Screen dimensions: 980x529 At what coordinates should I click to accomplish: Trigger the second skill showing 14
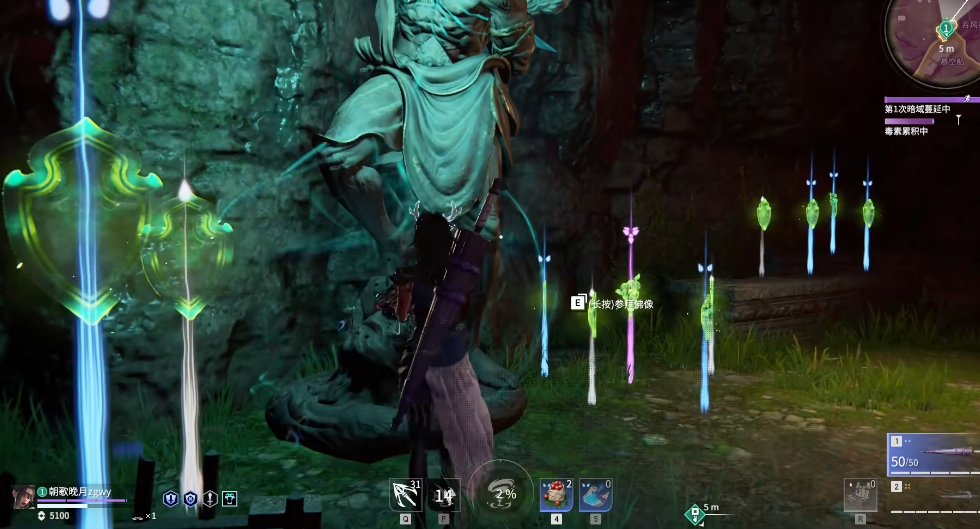445,493
